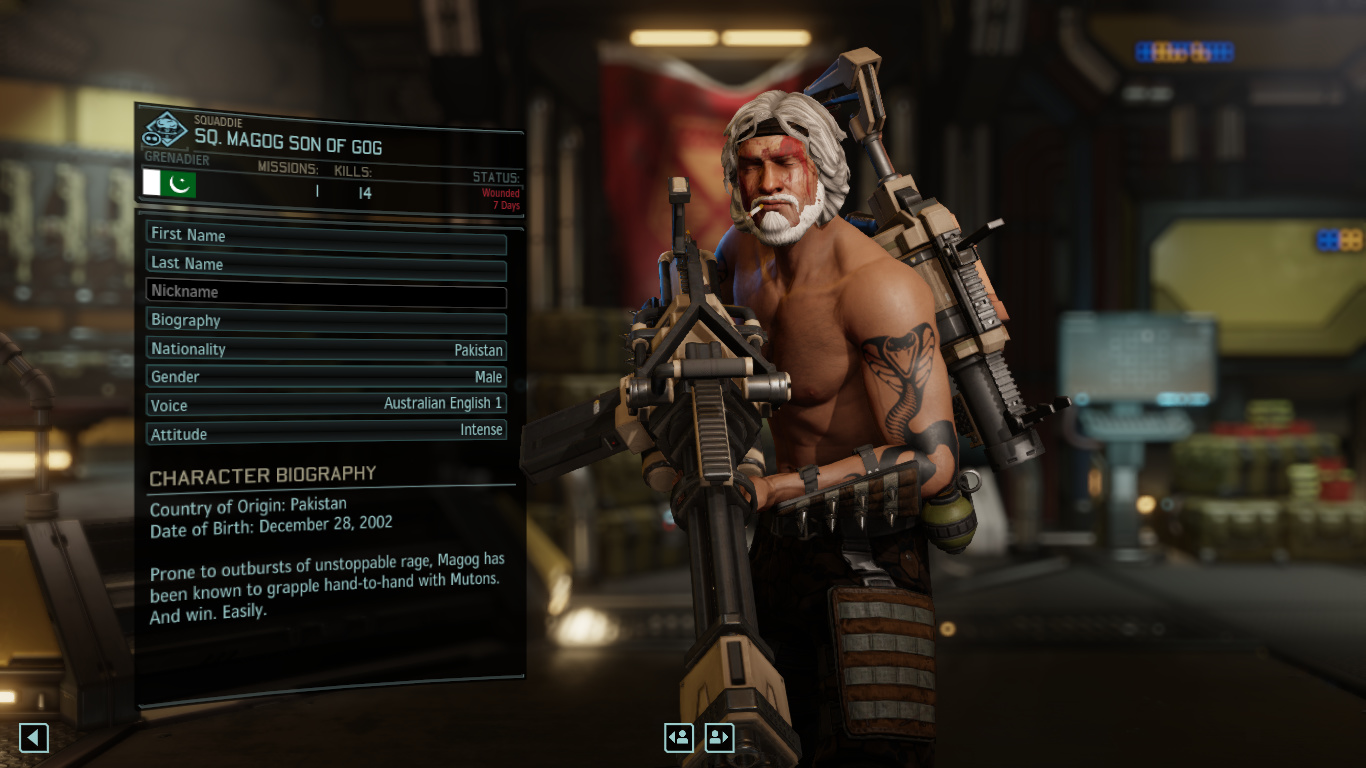Open the Biography editor
1366x768 pixels.
point(326,321)
